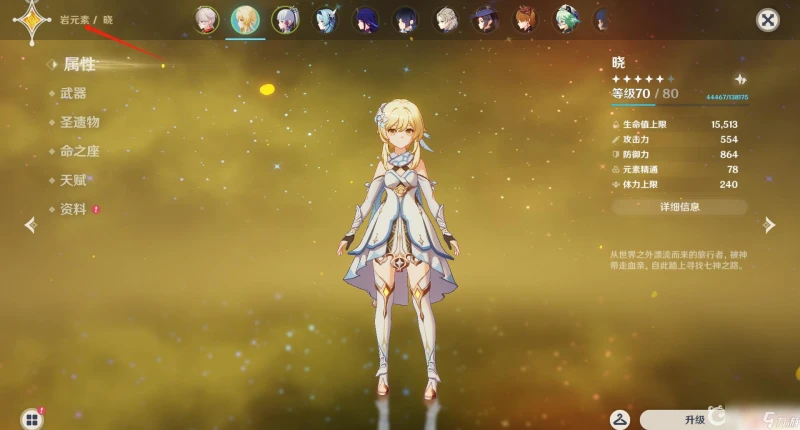Open the grid menu icon in bottom corner
This screenshot has height=430, width=800.
point(32,418)
